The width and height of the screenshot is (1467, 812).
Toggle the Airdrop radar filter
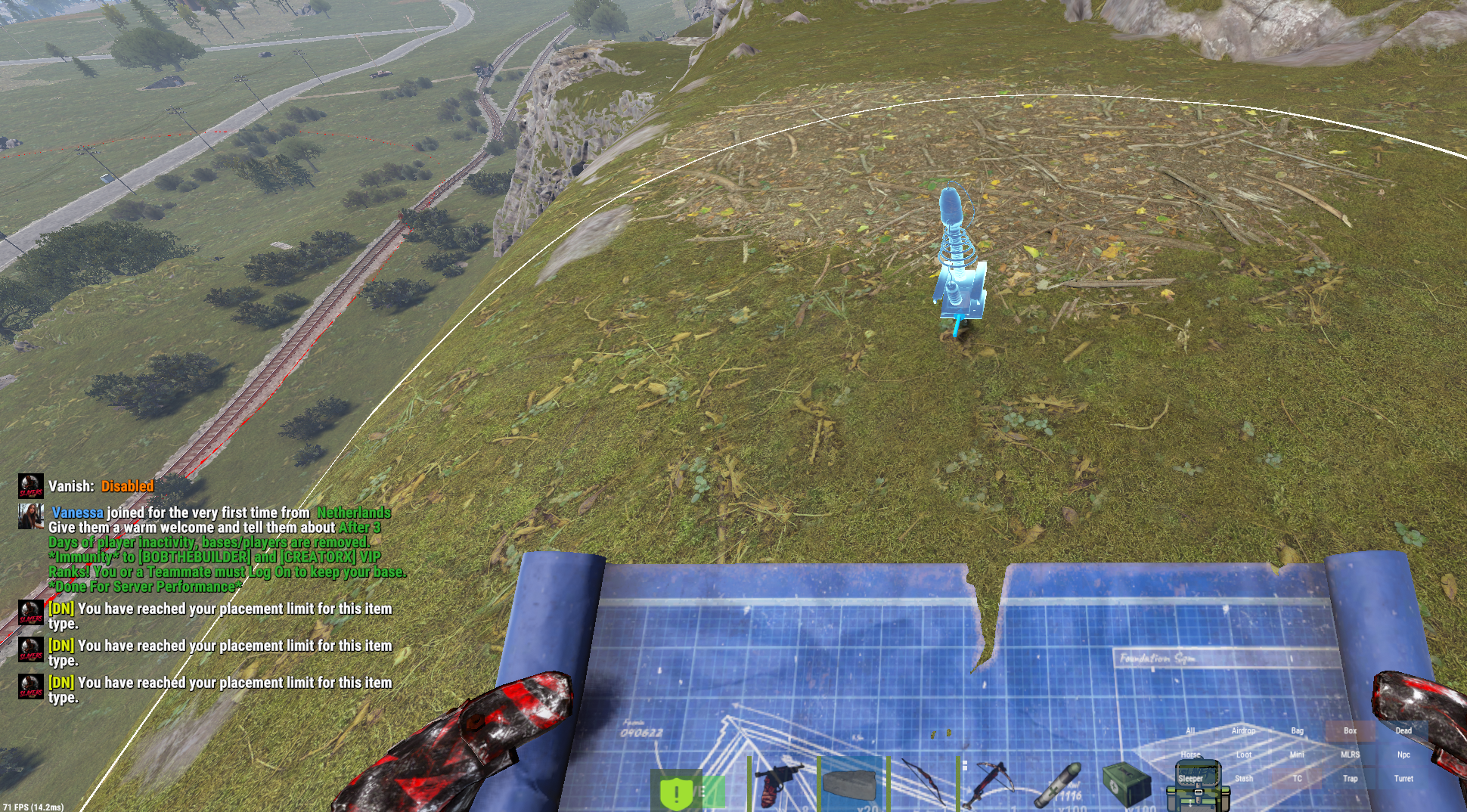1243,731
